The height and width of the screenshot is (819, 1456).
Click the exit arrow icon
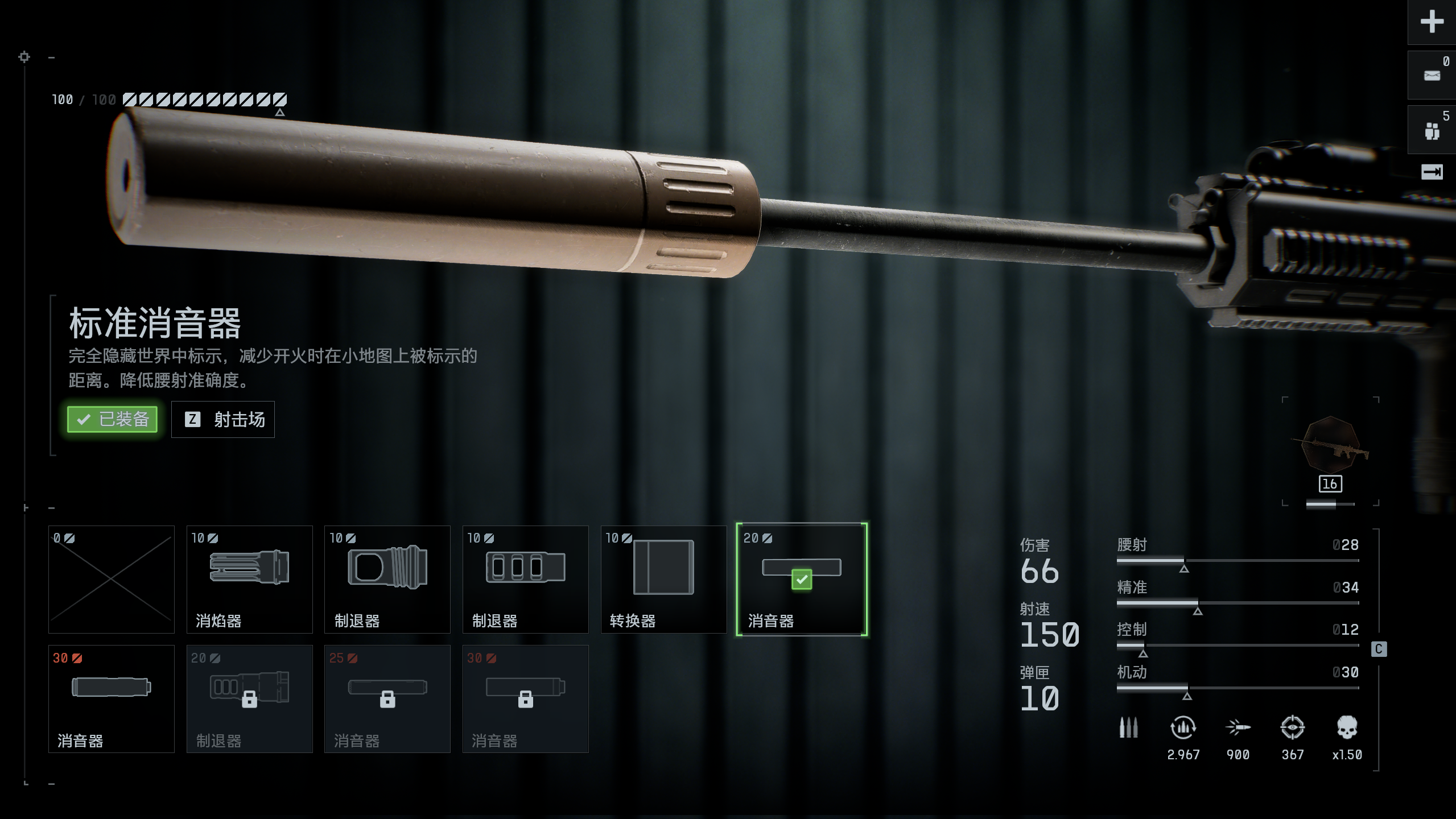pyautogui.click(x=1432, y=172)
